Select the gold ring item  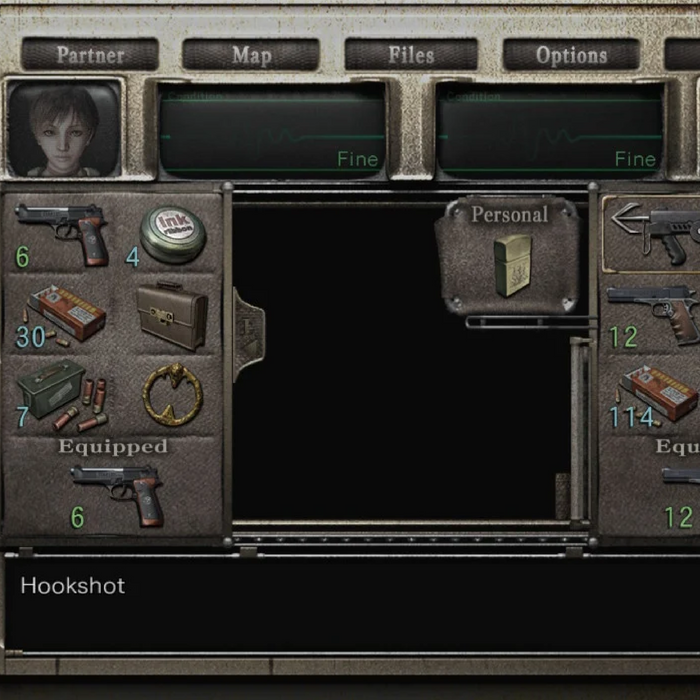pos(172,393)
